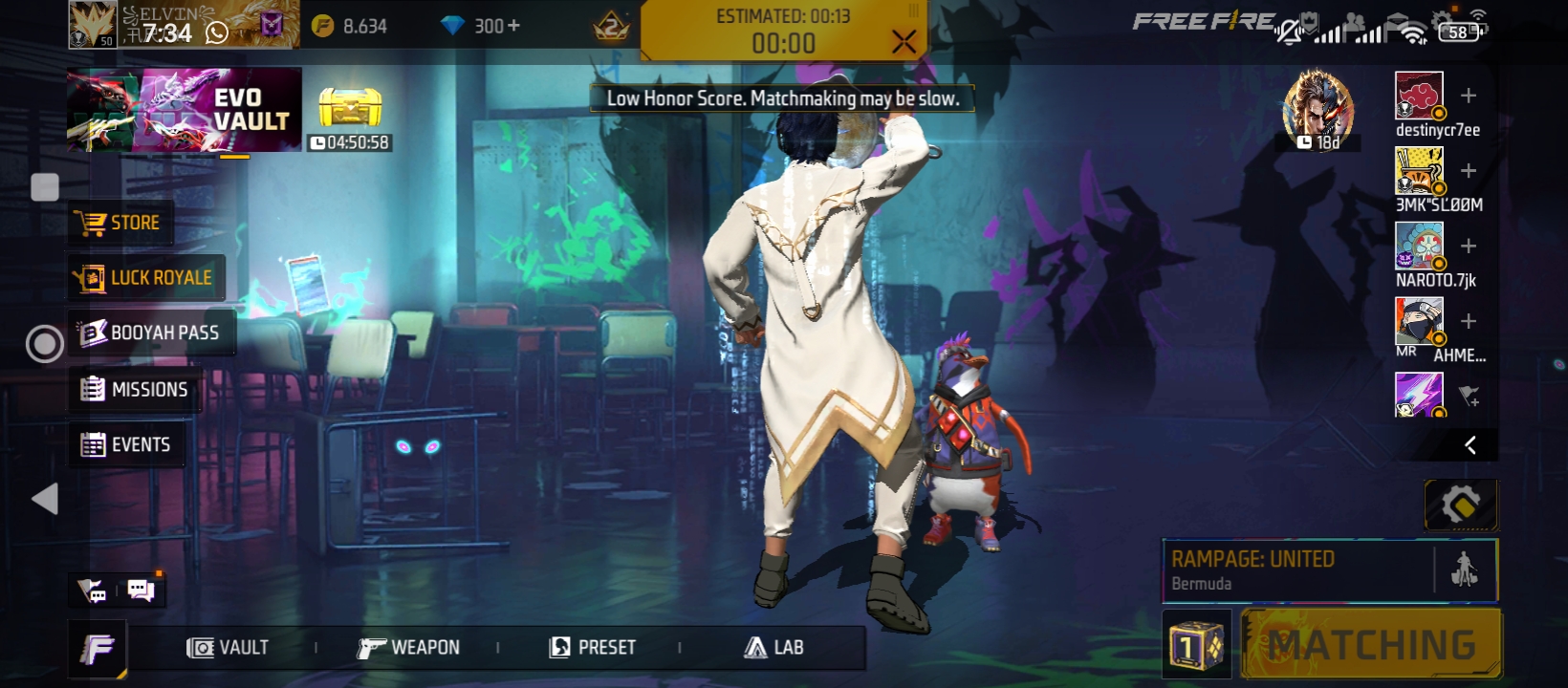This screenshot has height=688, width=1568.
Task: Open Luck Royale
Action: click(145, 278)
